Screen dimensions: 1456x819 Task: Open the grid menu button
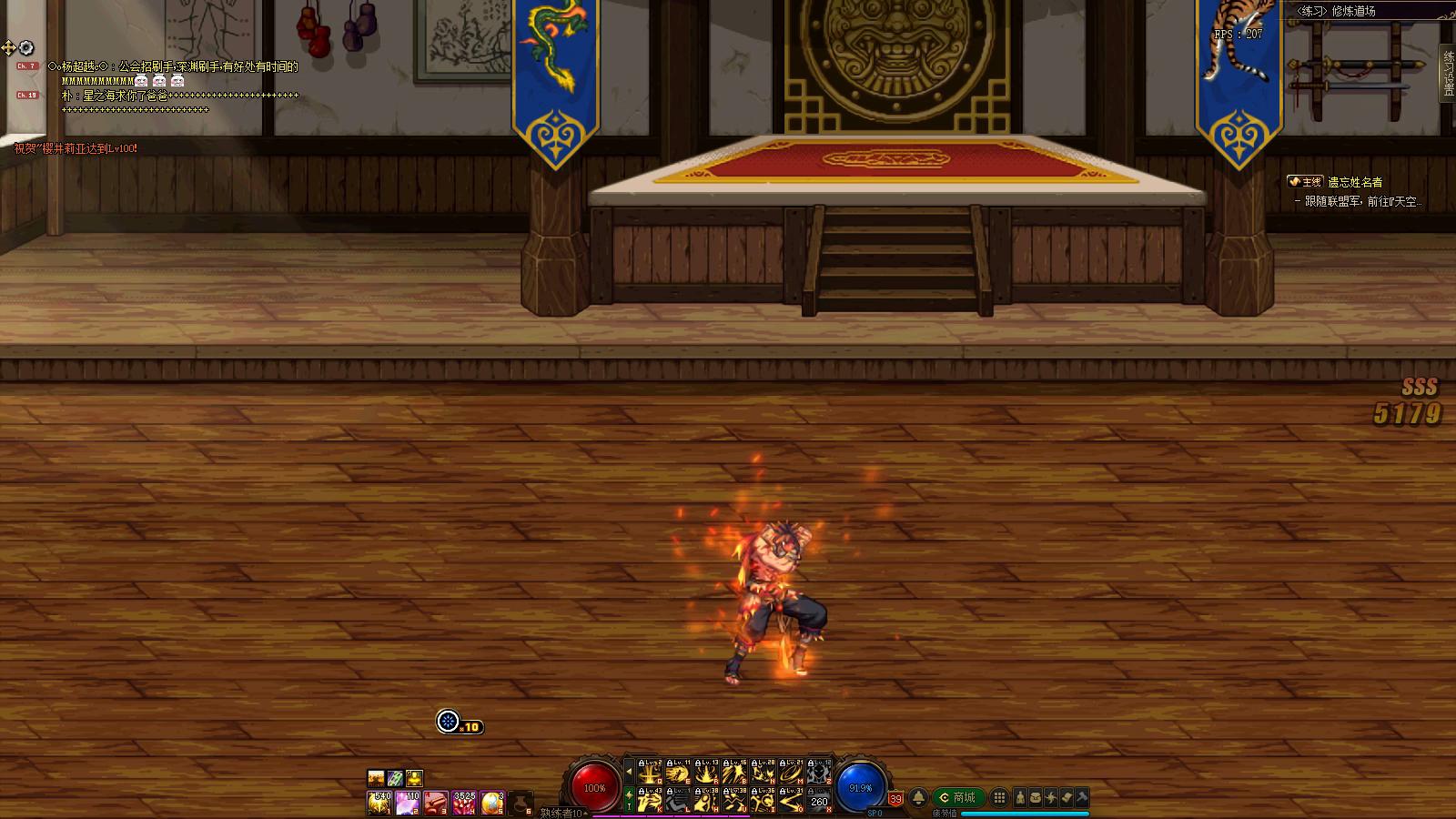click(999, 798)
